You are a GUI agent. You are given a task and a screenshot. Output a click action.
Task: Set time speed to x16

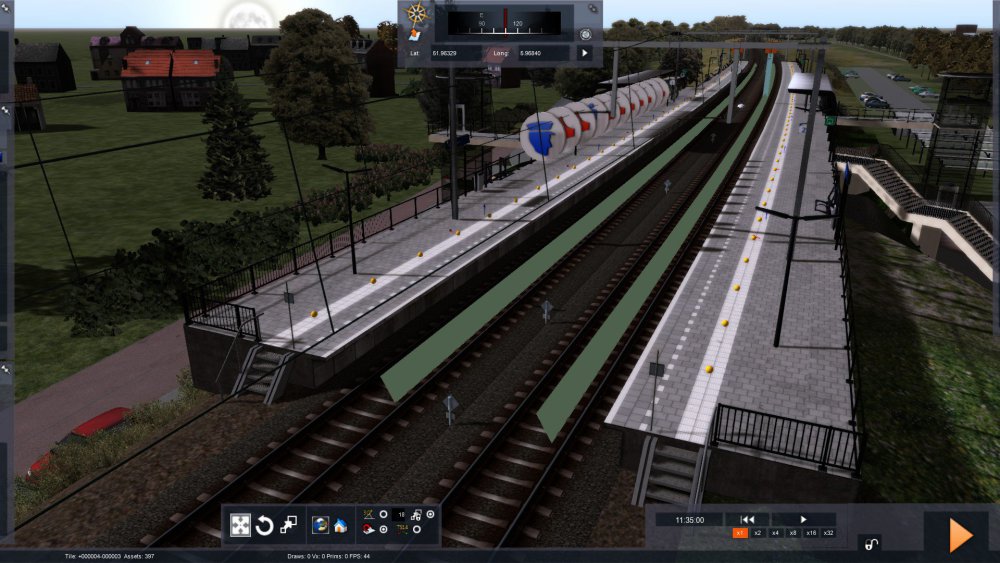click(x=810, y=533)
